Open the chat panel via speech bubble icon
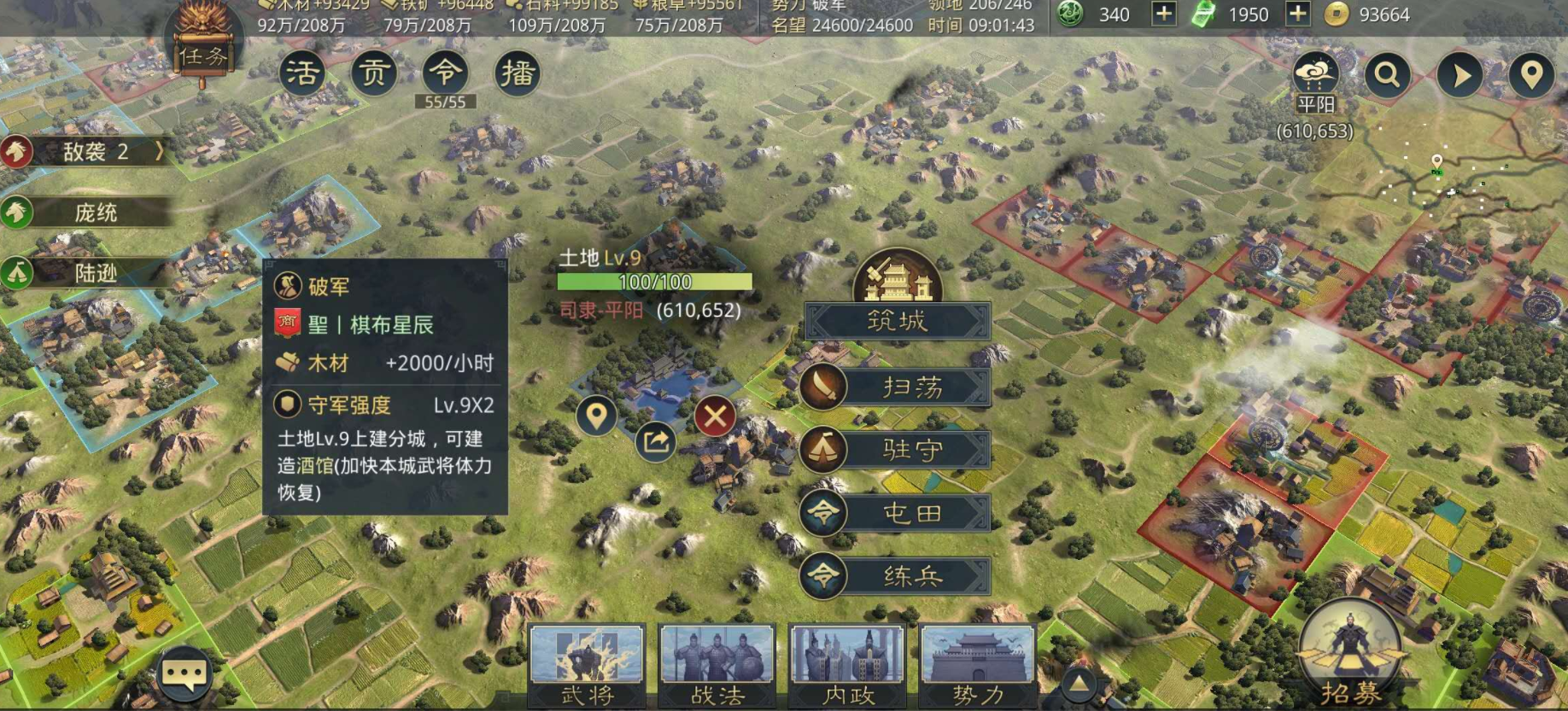Image resolution: width=1568 pixels, height=711 pixels. (x=187, y=673)
